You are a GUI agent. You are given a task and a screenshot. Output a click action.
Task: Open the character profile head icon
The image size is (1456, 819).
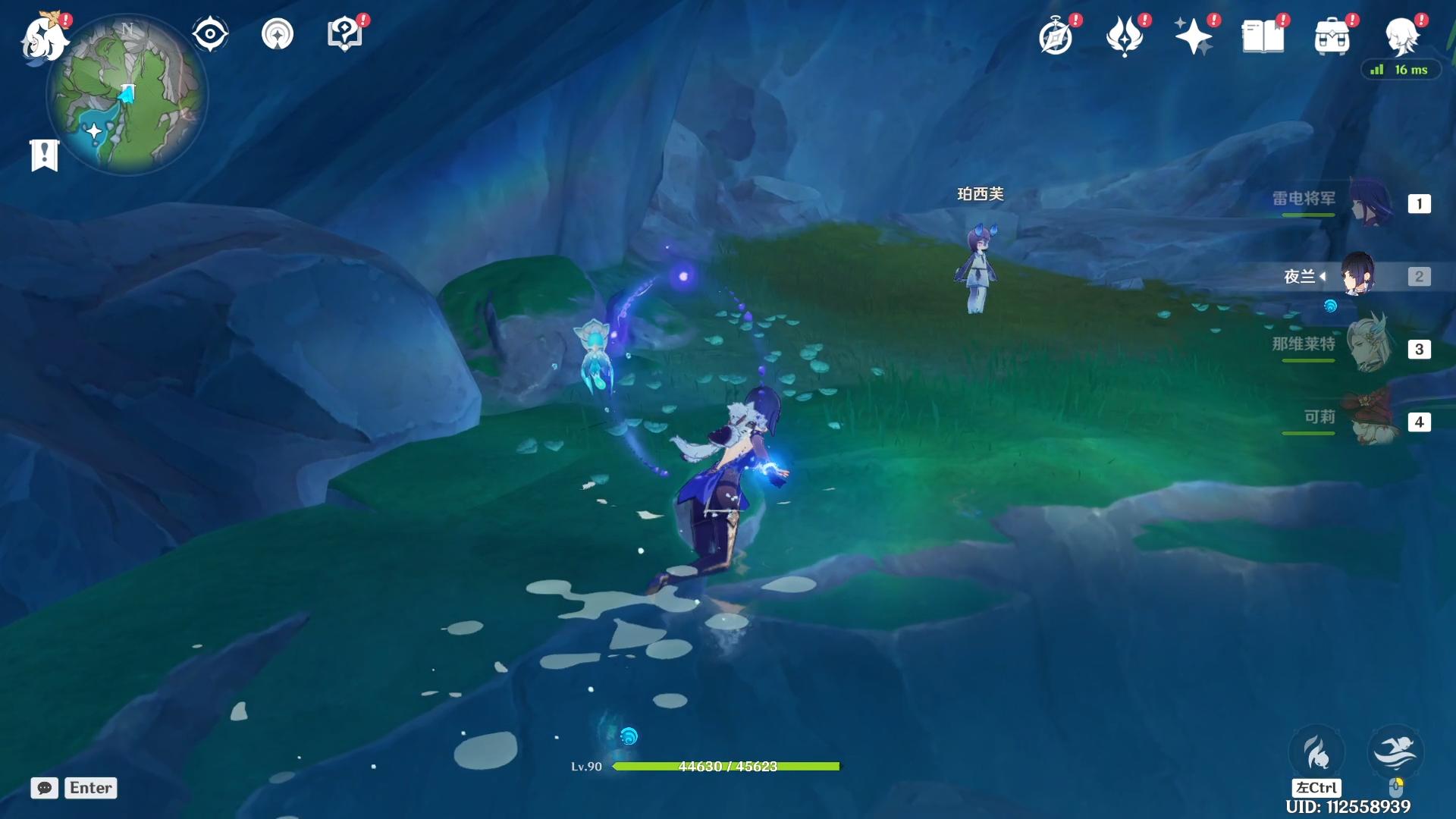click(x=1401, y=35)
